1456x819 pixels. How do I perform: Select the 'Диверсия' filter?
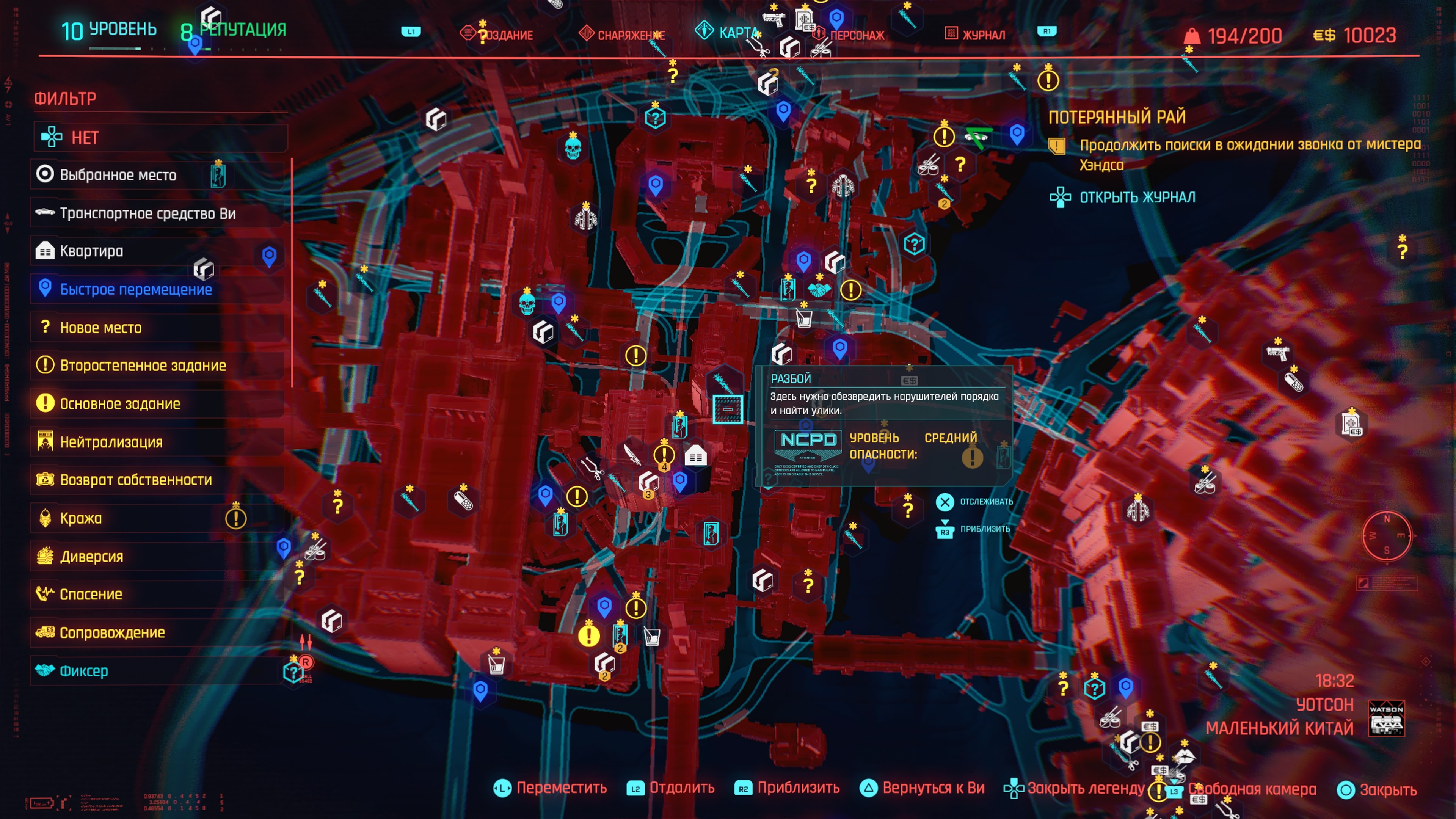point(91,556)
